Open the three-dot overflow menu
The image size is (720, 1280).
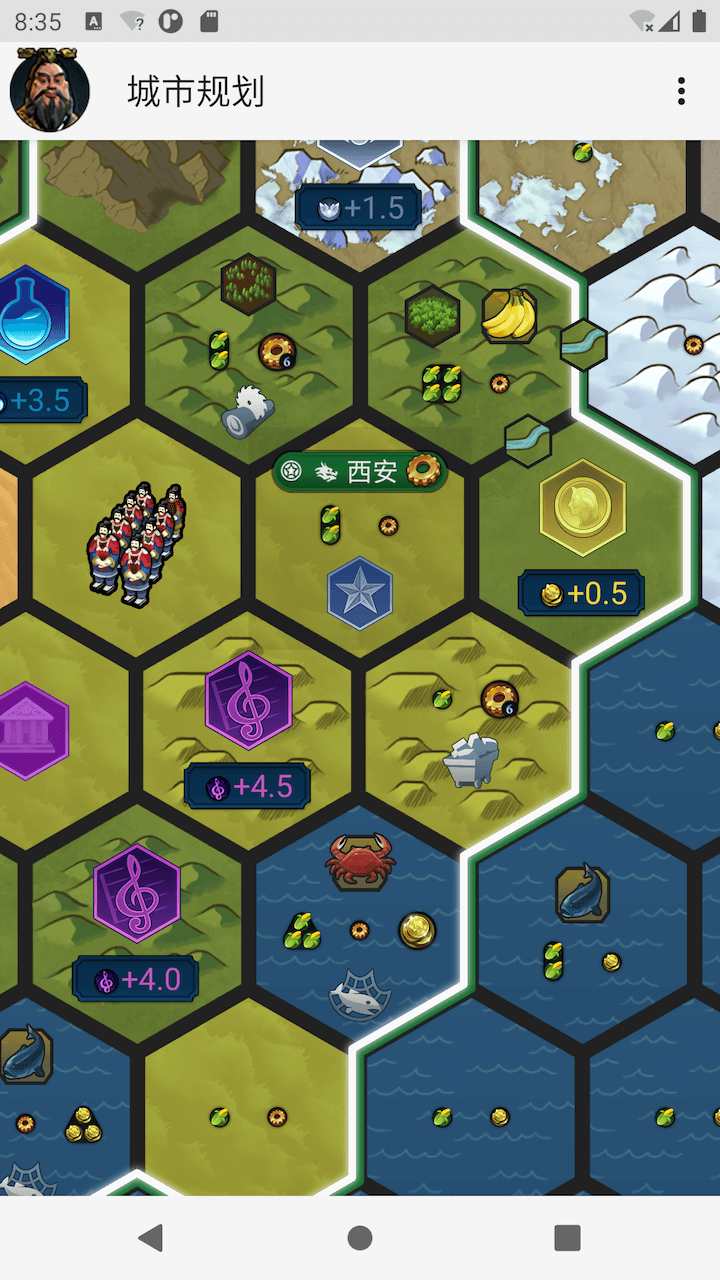[681, 91]
